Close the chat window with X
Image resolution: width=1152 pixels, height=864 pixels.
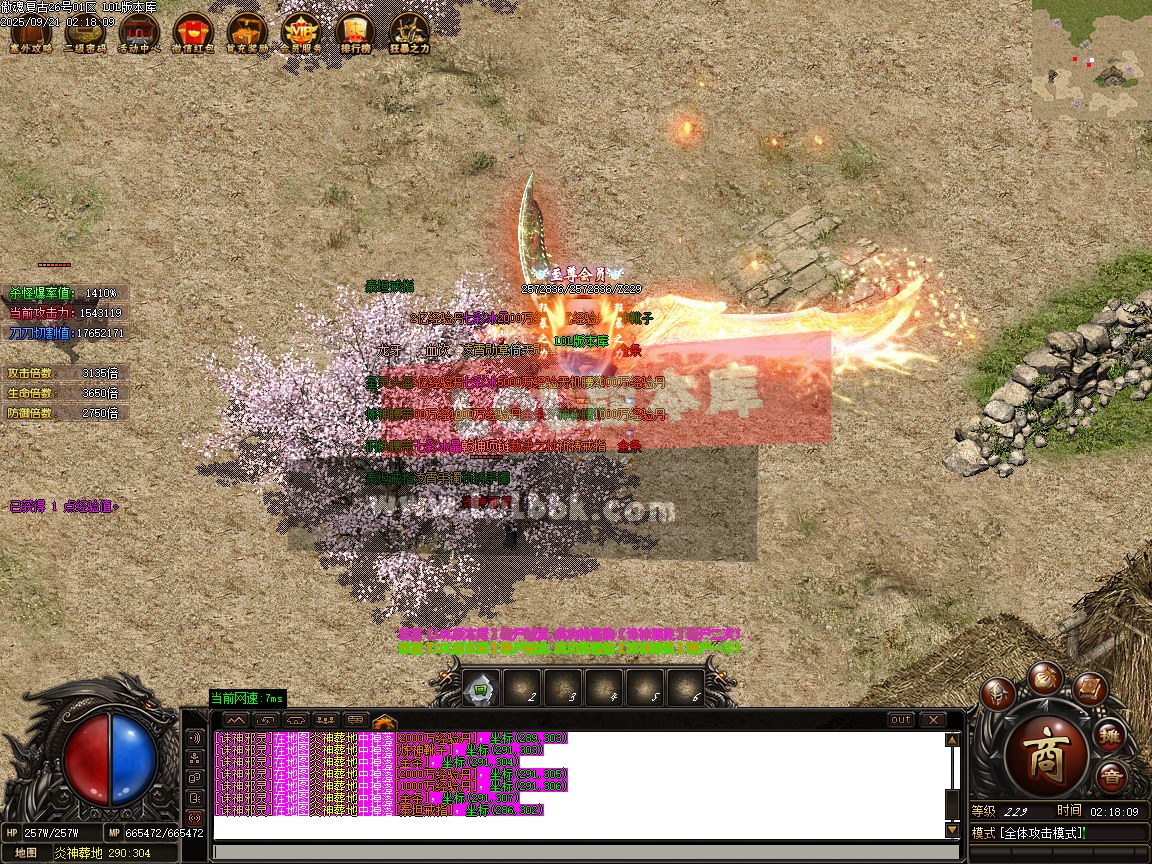tap(932, 720)
